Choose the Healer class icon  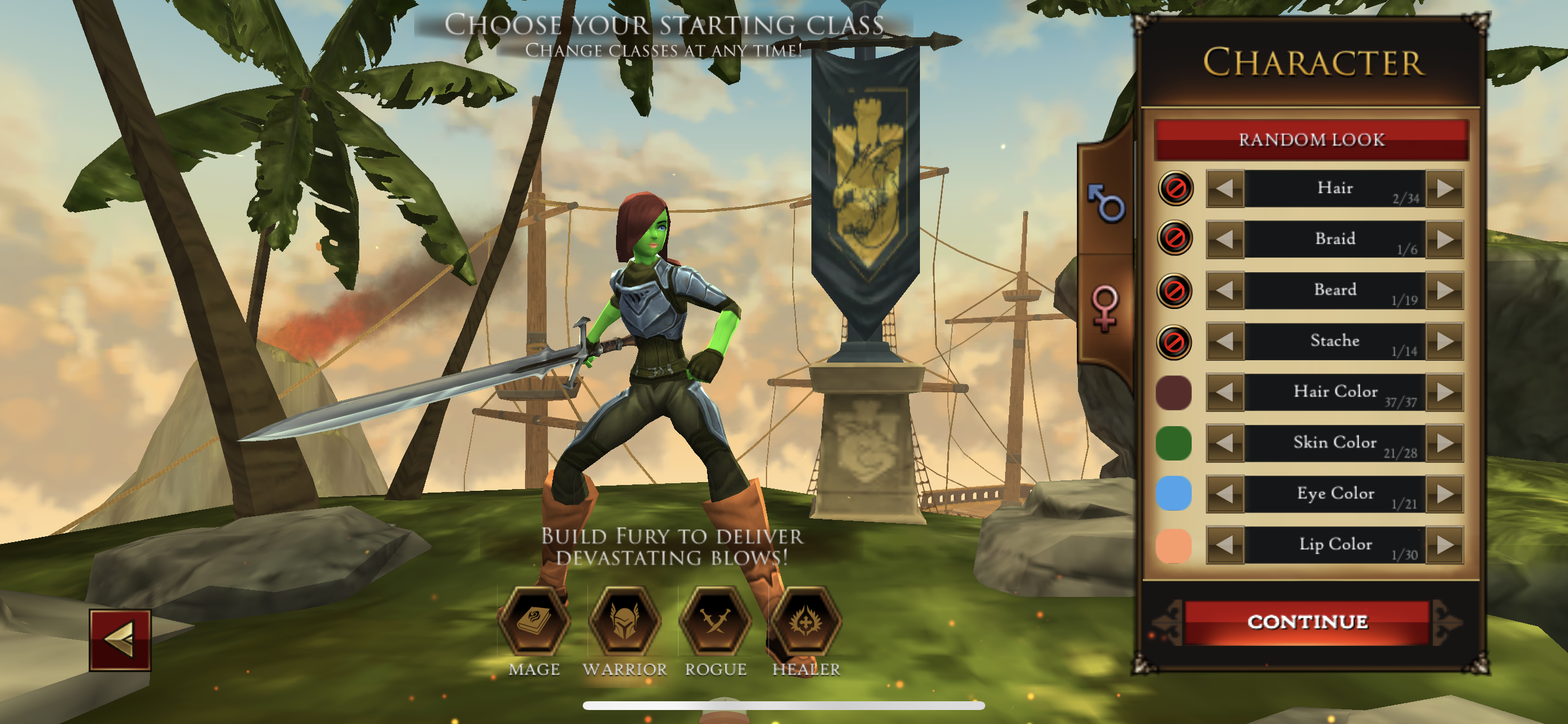[x=806, y=621]
